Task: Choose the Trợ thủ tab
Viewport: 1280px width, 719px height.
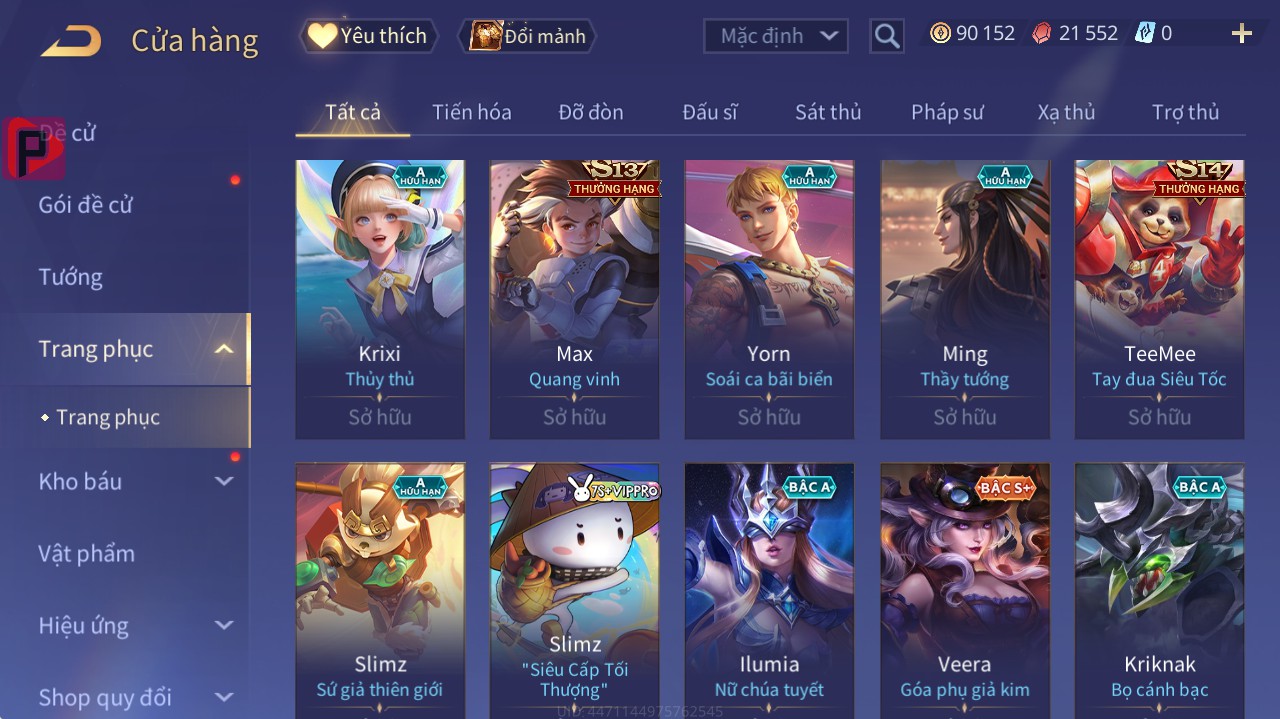Action: tap(1185, 112)
